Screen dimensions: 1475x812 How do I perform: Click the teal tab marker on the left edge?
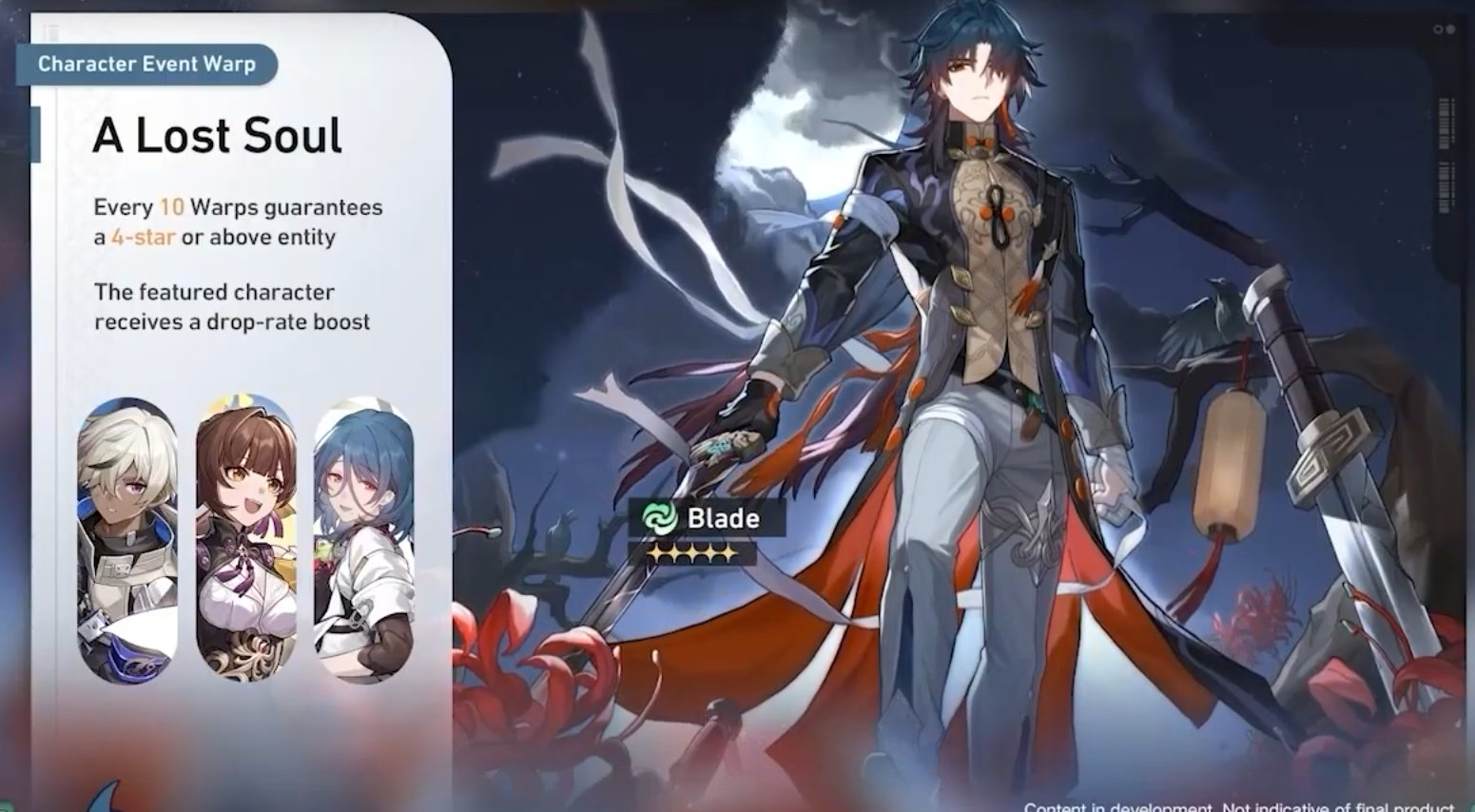click(x=37, y=133)
